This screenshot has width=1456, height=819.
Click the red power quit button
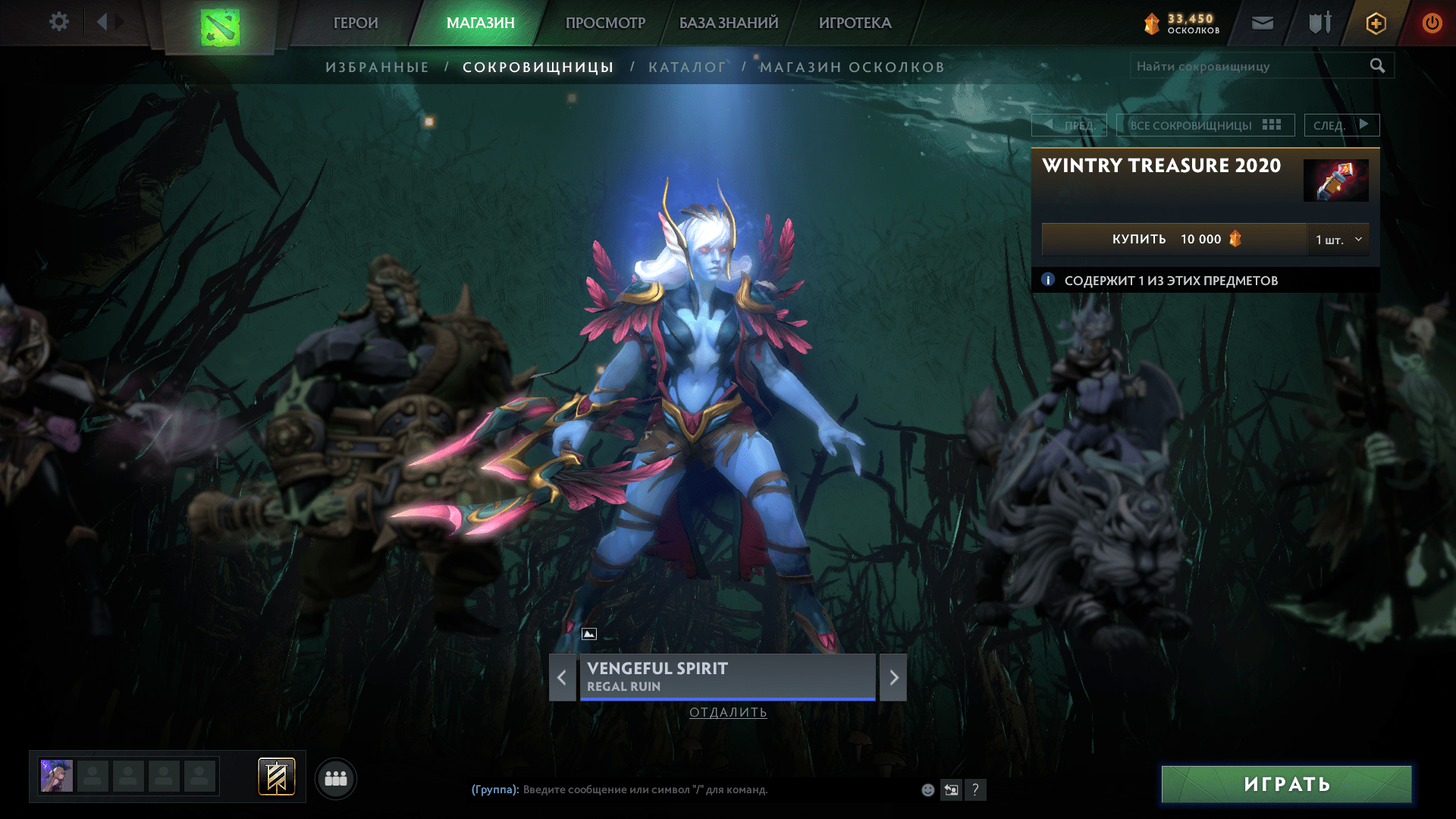[1432, 24]
